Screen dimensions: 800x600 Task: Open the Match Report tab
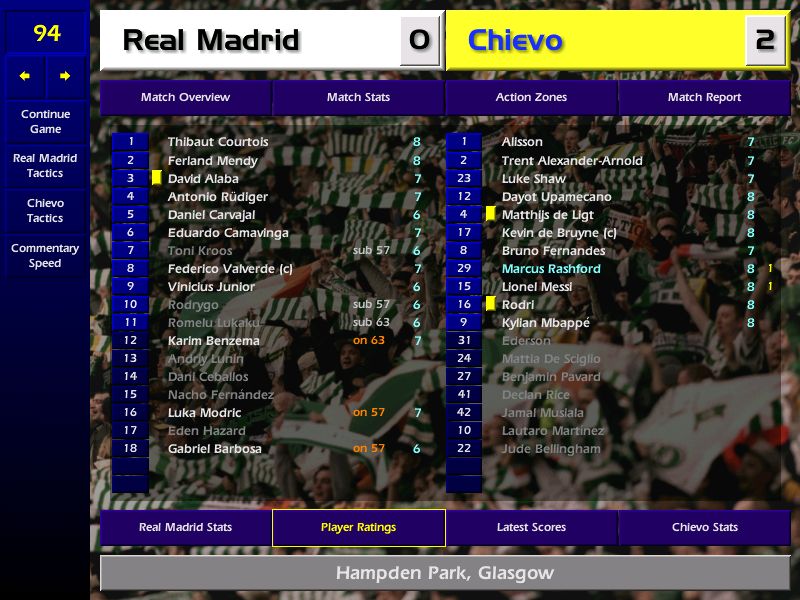[x=704, y=97]
